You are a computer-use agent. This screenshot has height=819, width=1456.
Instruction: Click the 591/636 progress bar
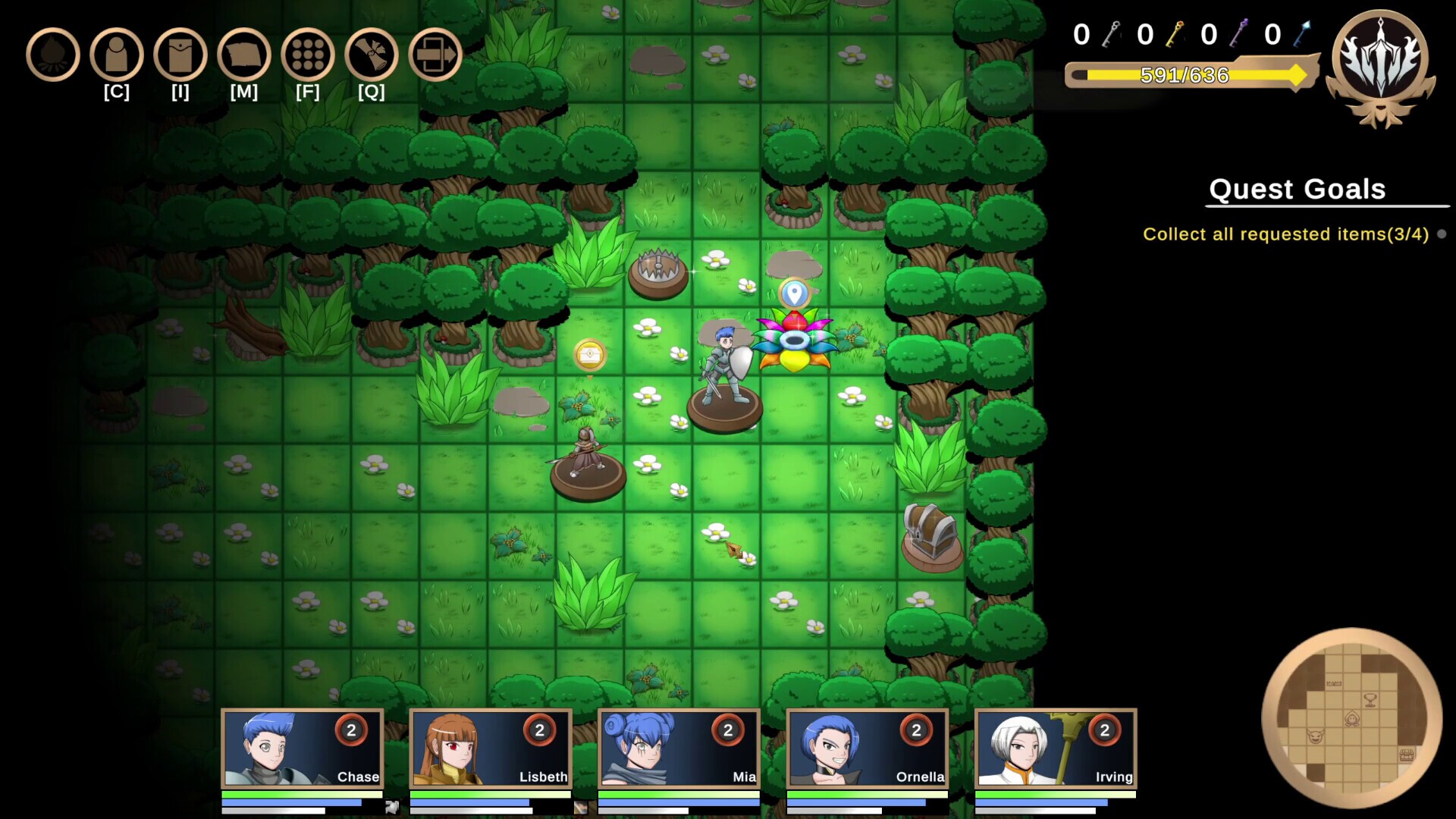[1185, 75]
